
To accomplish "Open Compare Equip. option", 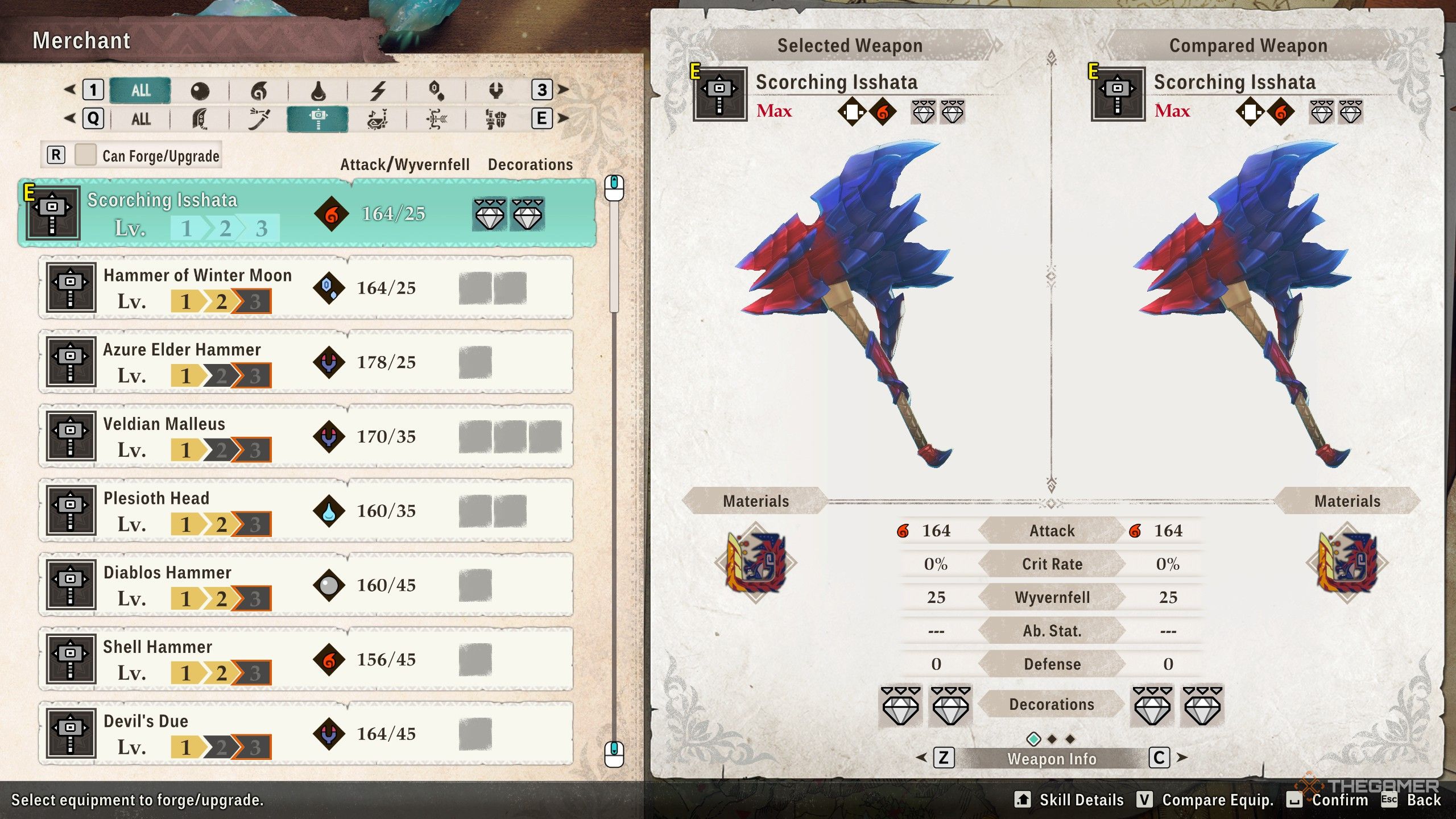I will point(1206,800).
